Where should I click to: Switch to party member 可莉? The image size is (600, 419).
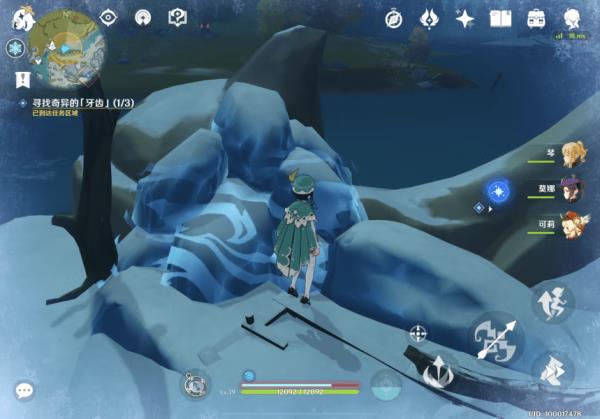[570, 223]
